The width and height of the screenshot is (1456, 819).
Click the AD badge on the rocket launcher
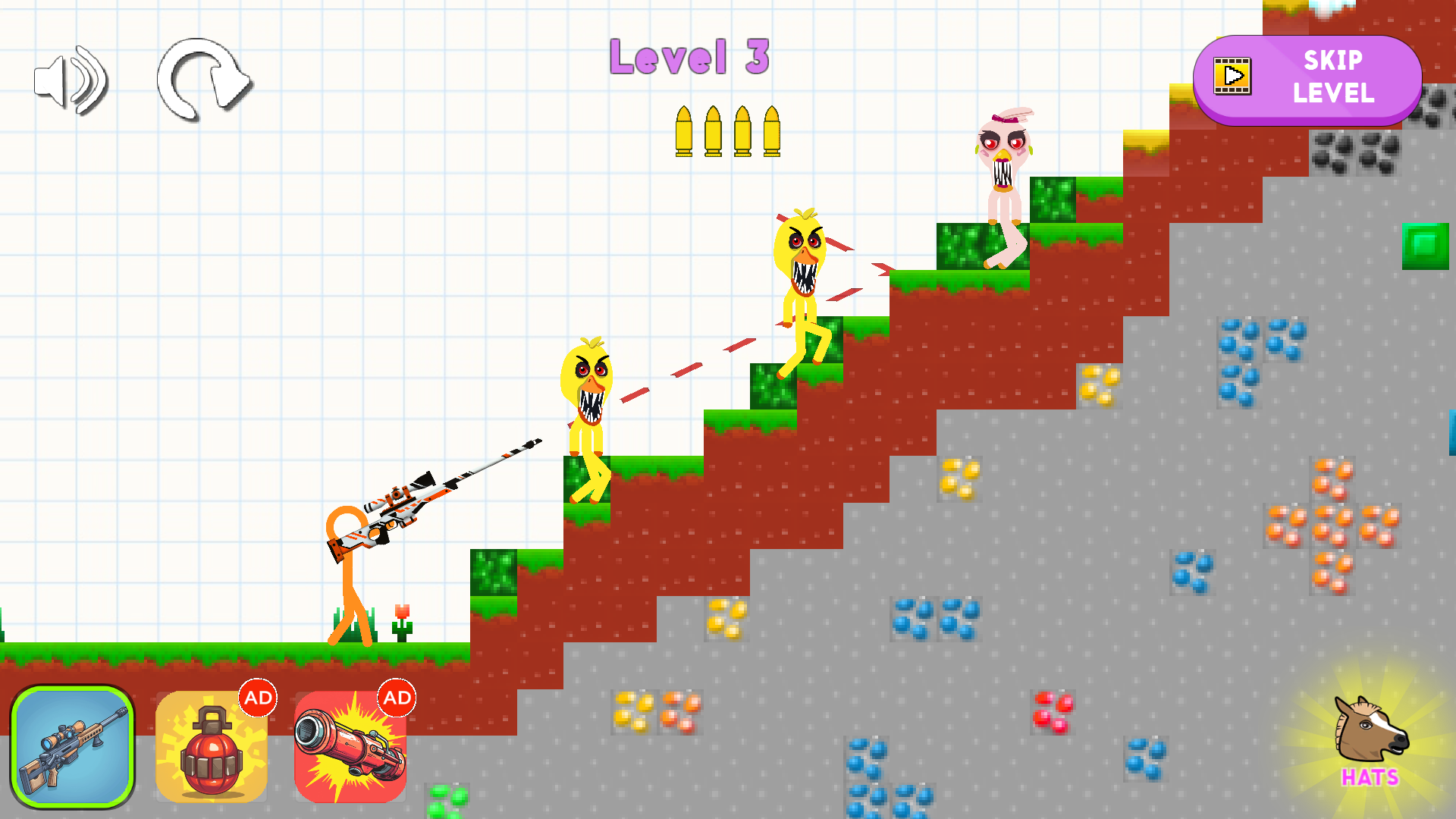coord(397,699)
